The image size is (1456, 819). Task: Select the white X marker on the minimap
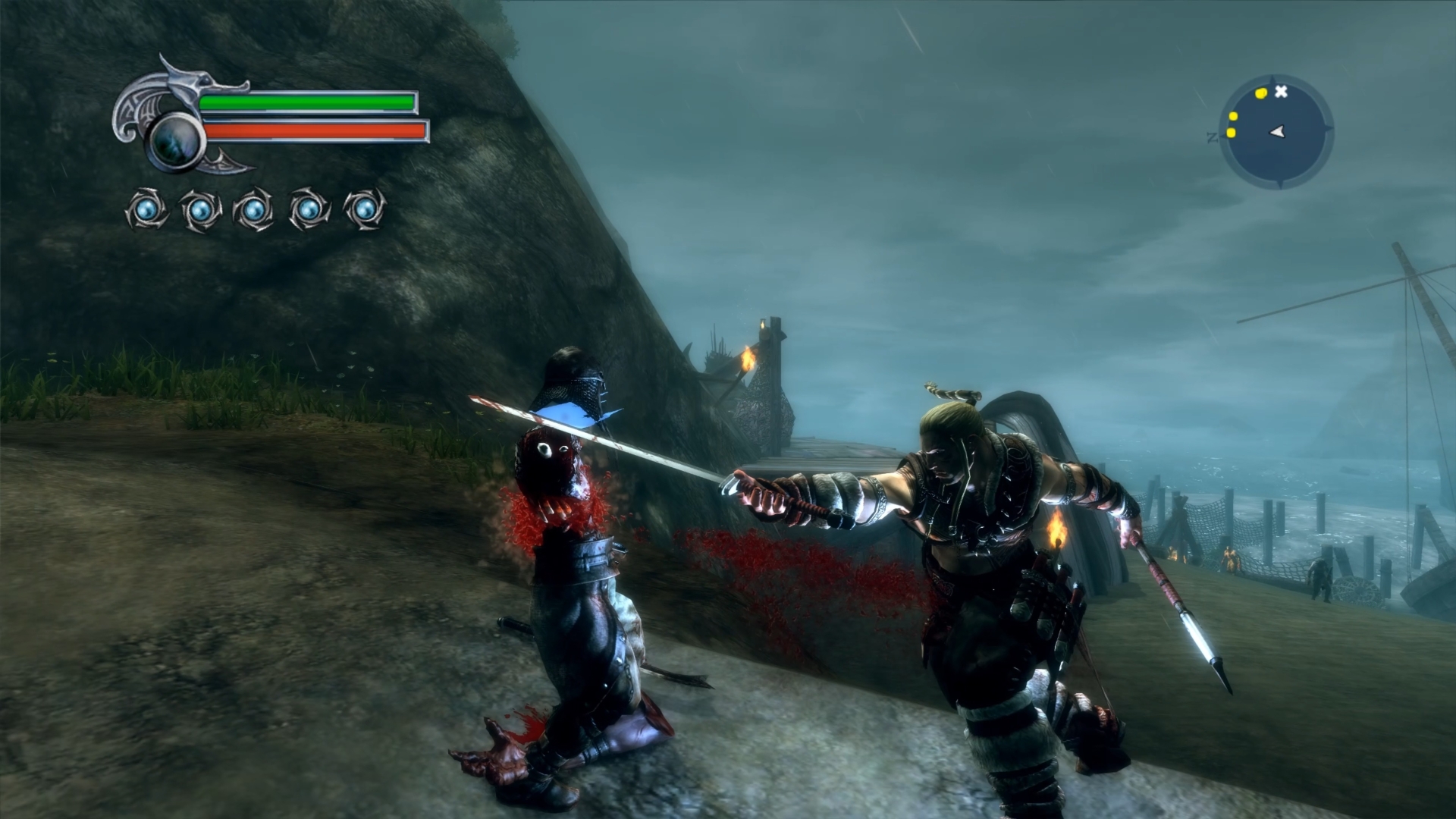[x=1281, y=92]
